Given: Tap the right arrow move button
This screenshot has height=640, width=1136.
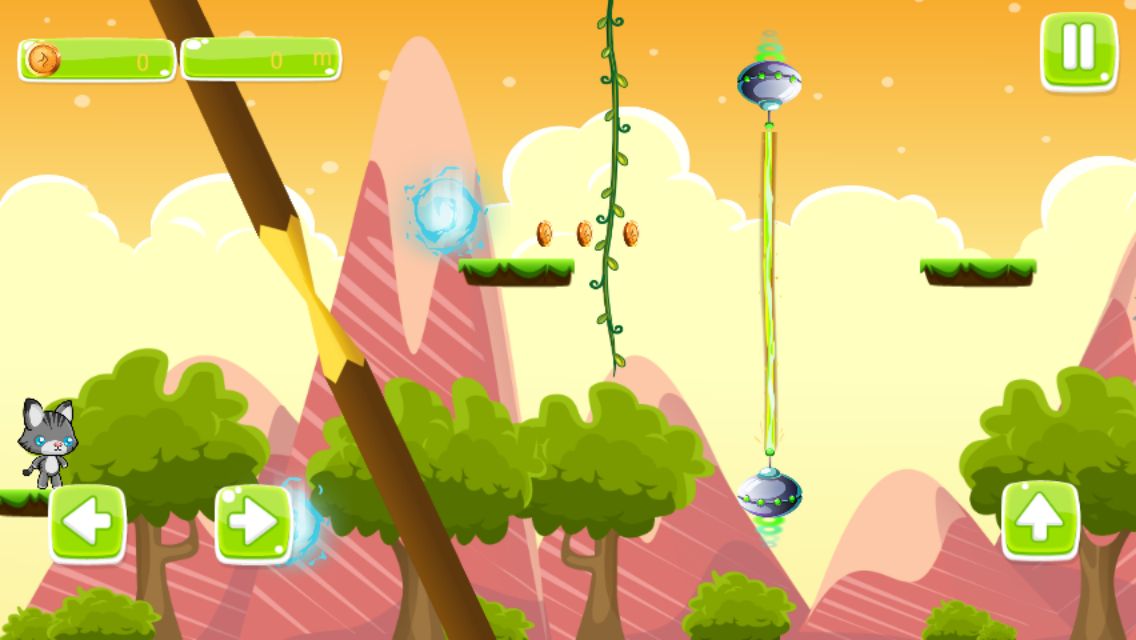Looking at the screenshot, I should pyautogui.click(x=252, y=522).
